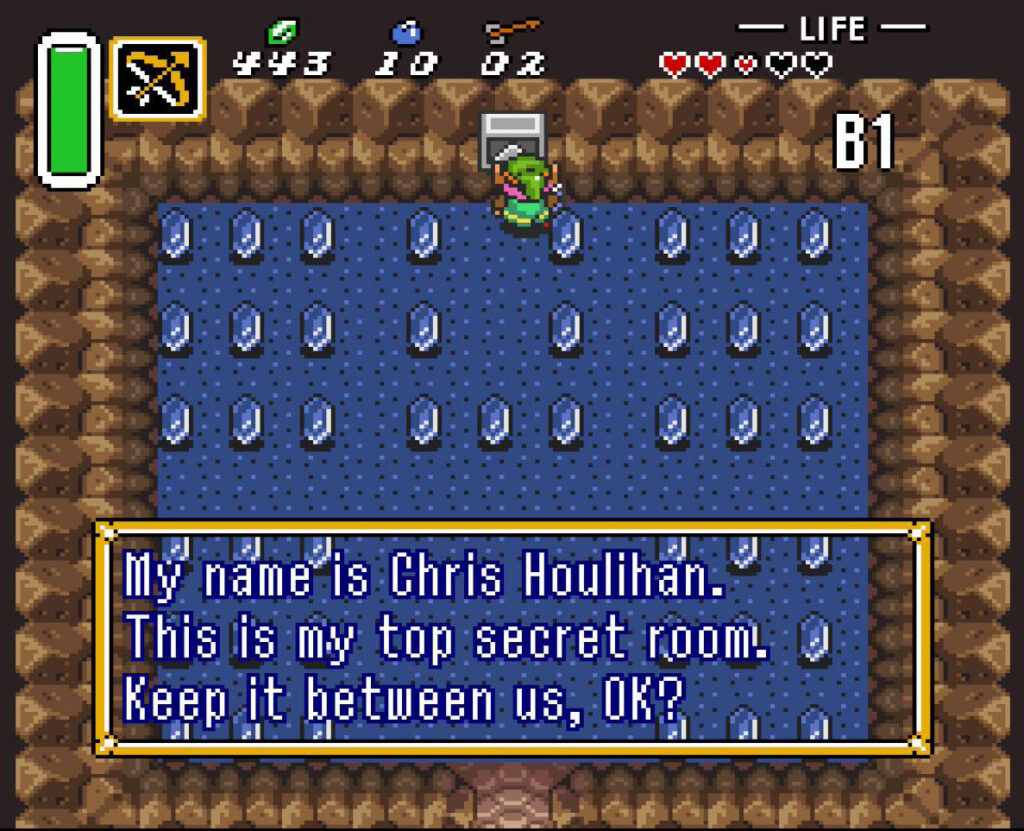Select the equipped bow and arrow item slot

158,79
